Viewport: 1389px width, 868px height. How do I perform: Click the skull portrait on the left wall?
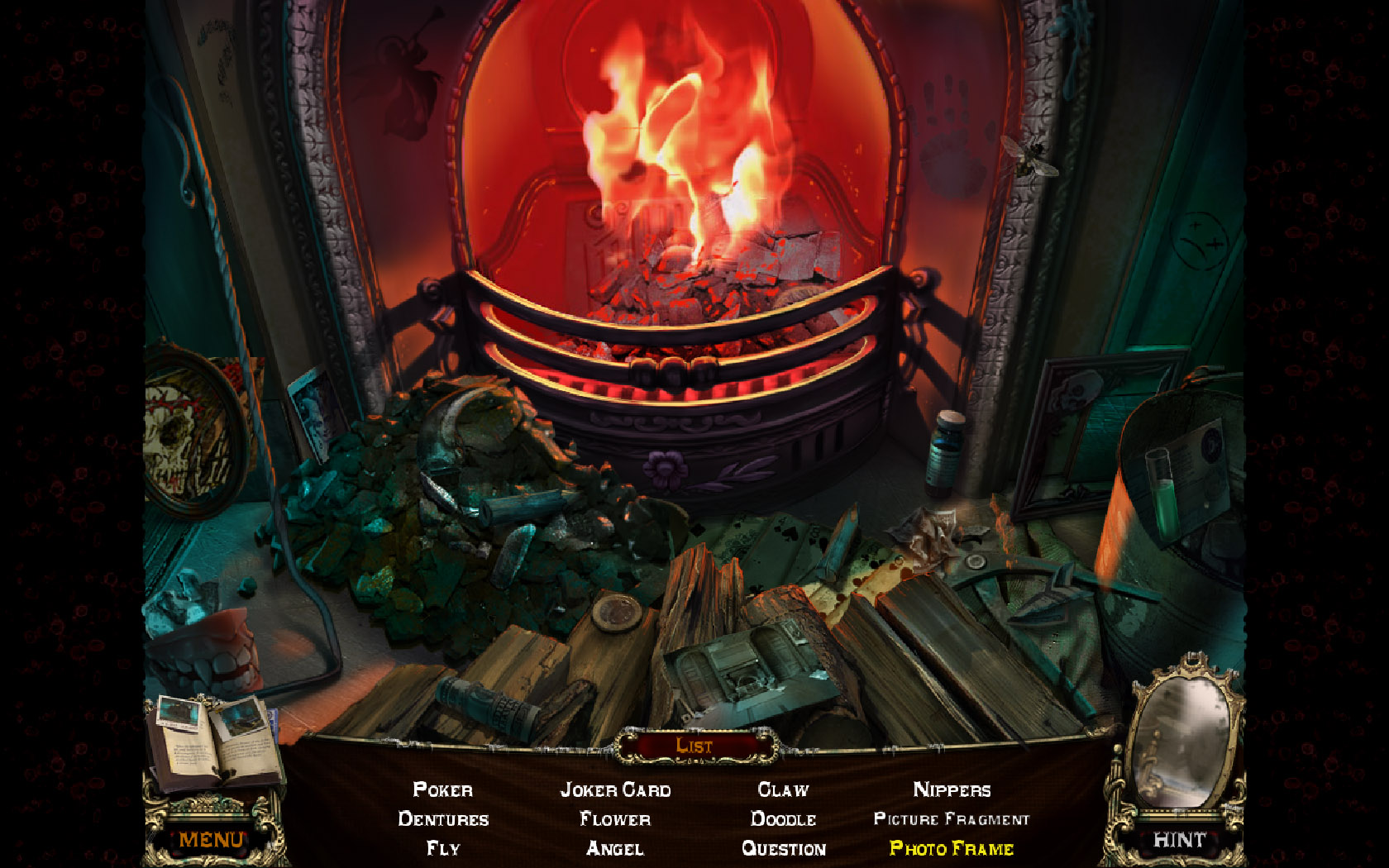[178, 434]
